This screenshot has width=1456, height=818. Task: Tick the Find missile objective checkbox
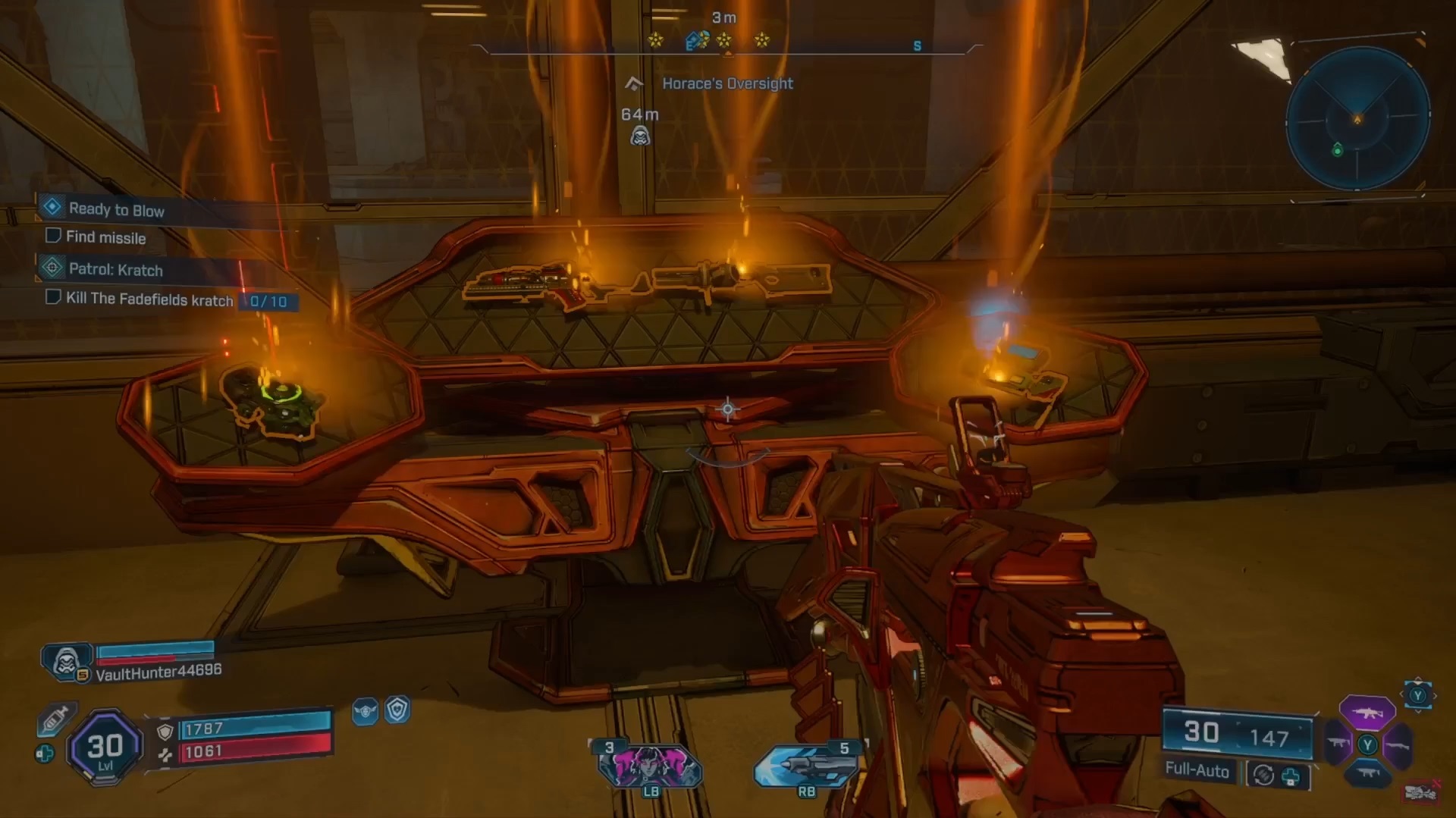click(x=53, y=236)
